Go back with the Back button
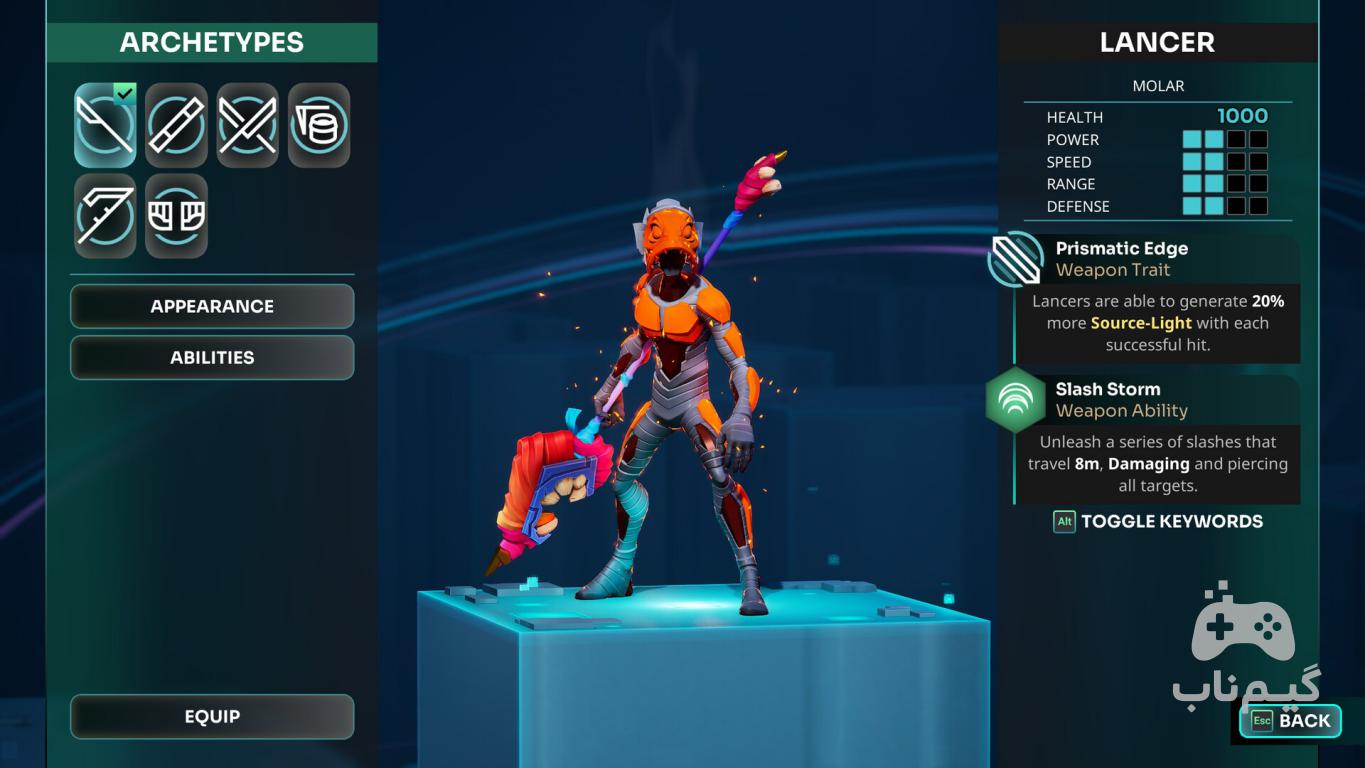This screenshot has height=768, width=1365. click(x=1290, y=720)
